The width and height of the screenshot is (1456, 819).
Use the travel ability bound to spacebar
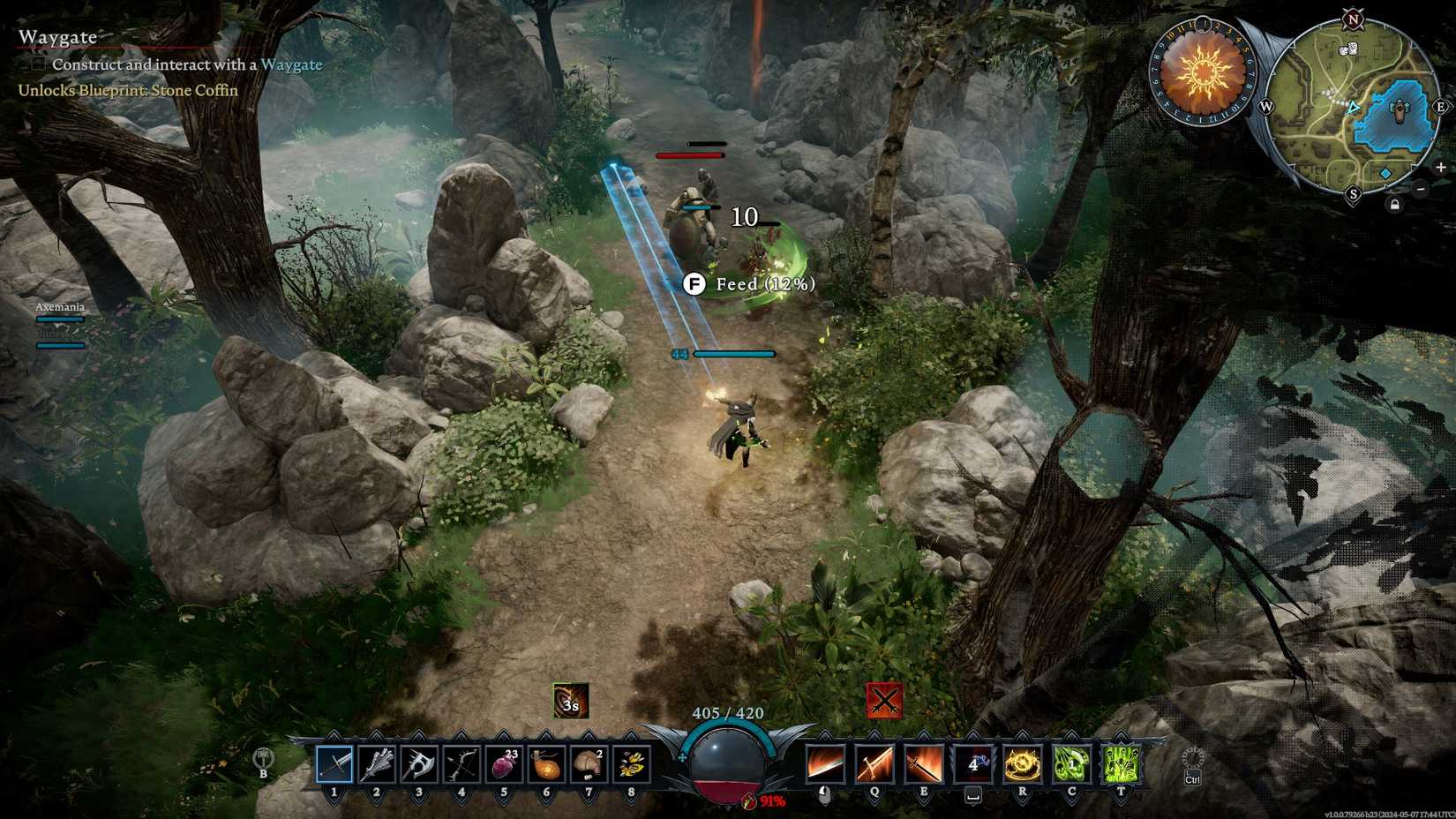tap(973, 763)
